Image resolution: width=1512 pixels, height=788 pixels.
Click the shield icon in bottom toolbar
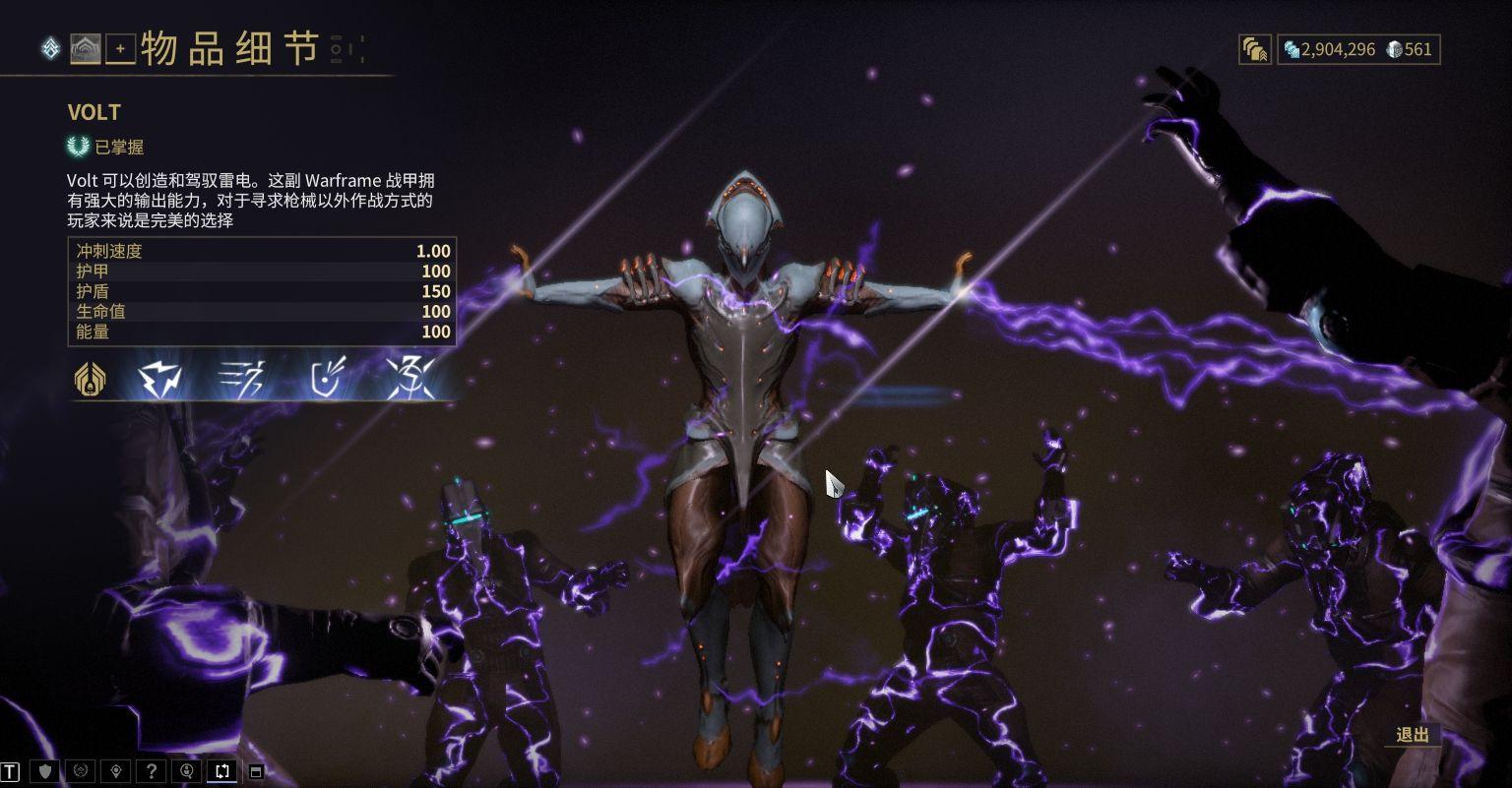(47, 771)
